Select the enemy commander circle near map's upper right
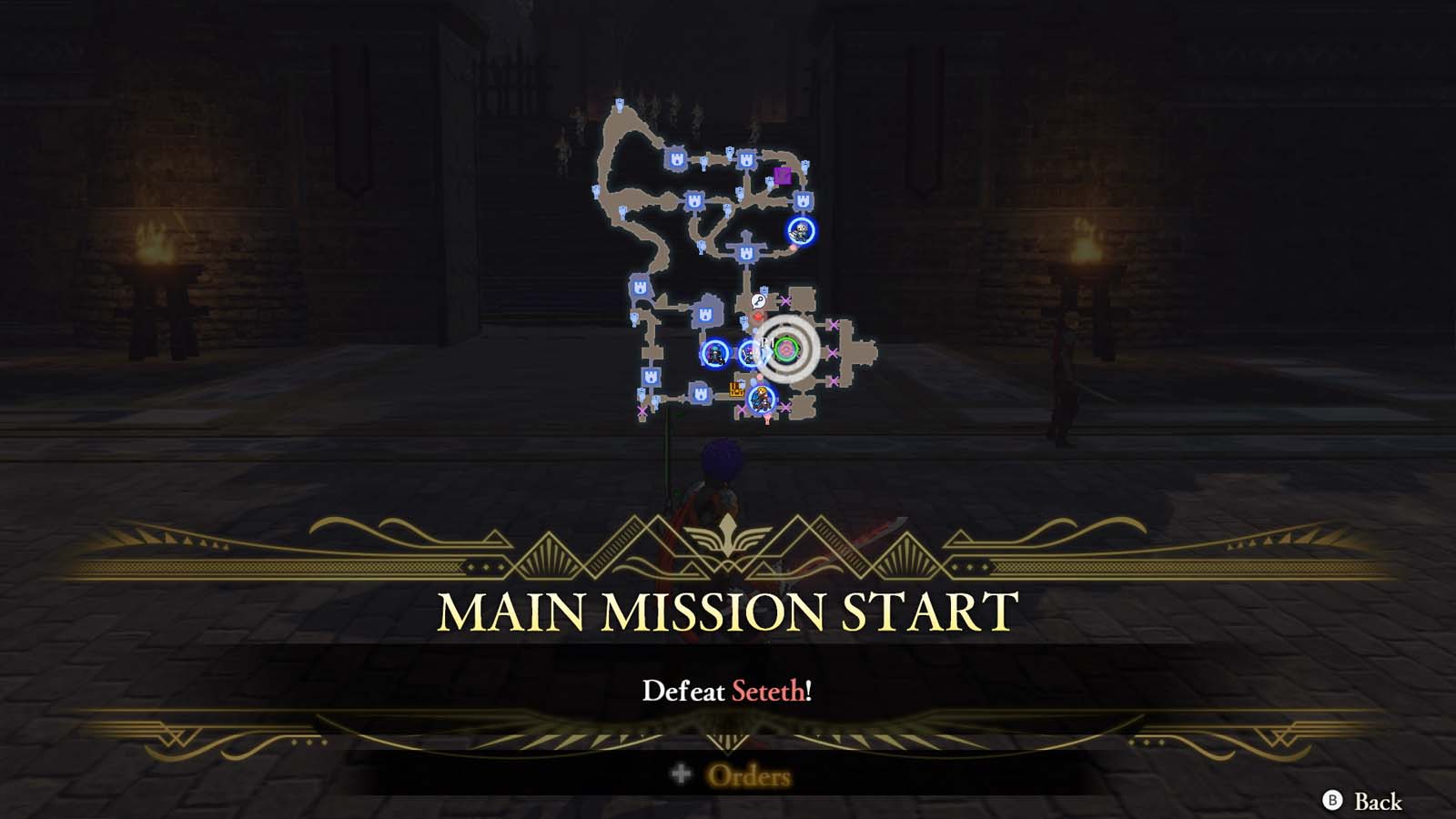 (800, 229)
